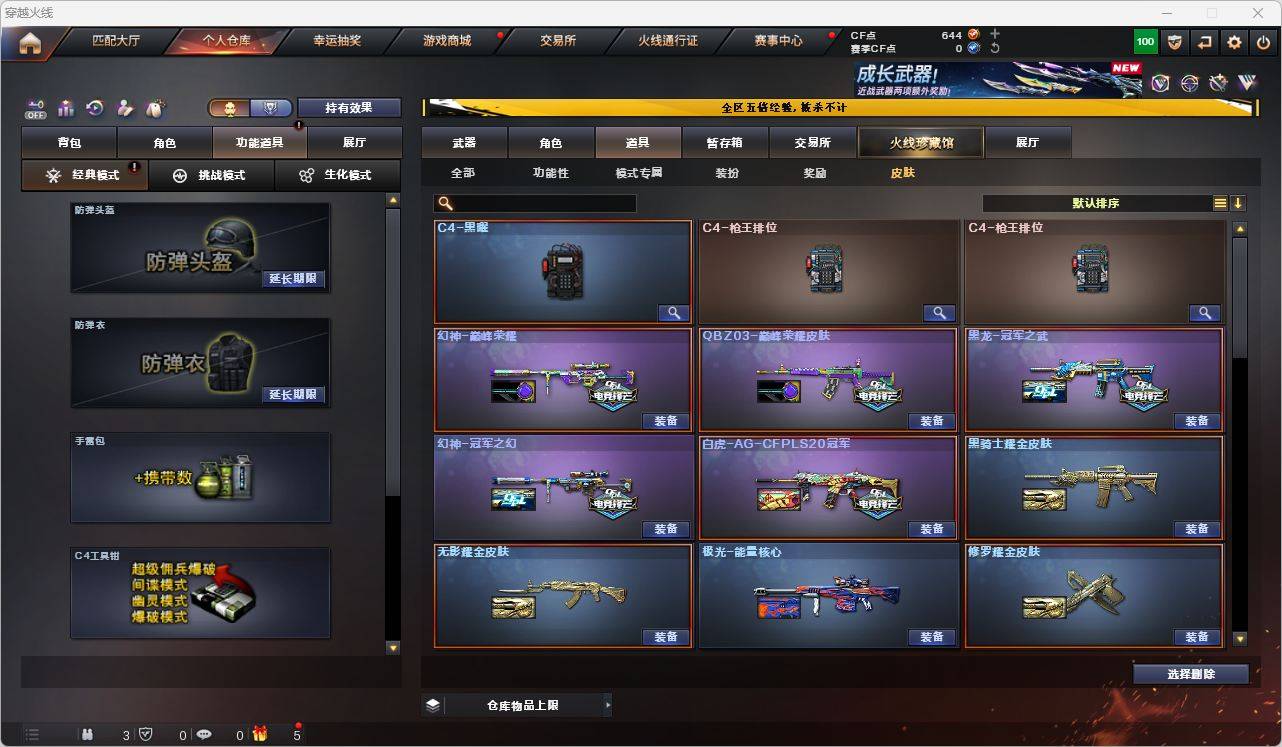Click the magnifier icon on C4-黑曜 card

click(x=673, y=313)
